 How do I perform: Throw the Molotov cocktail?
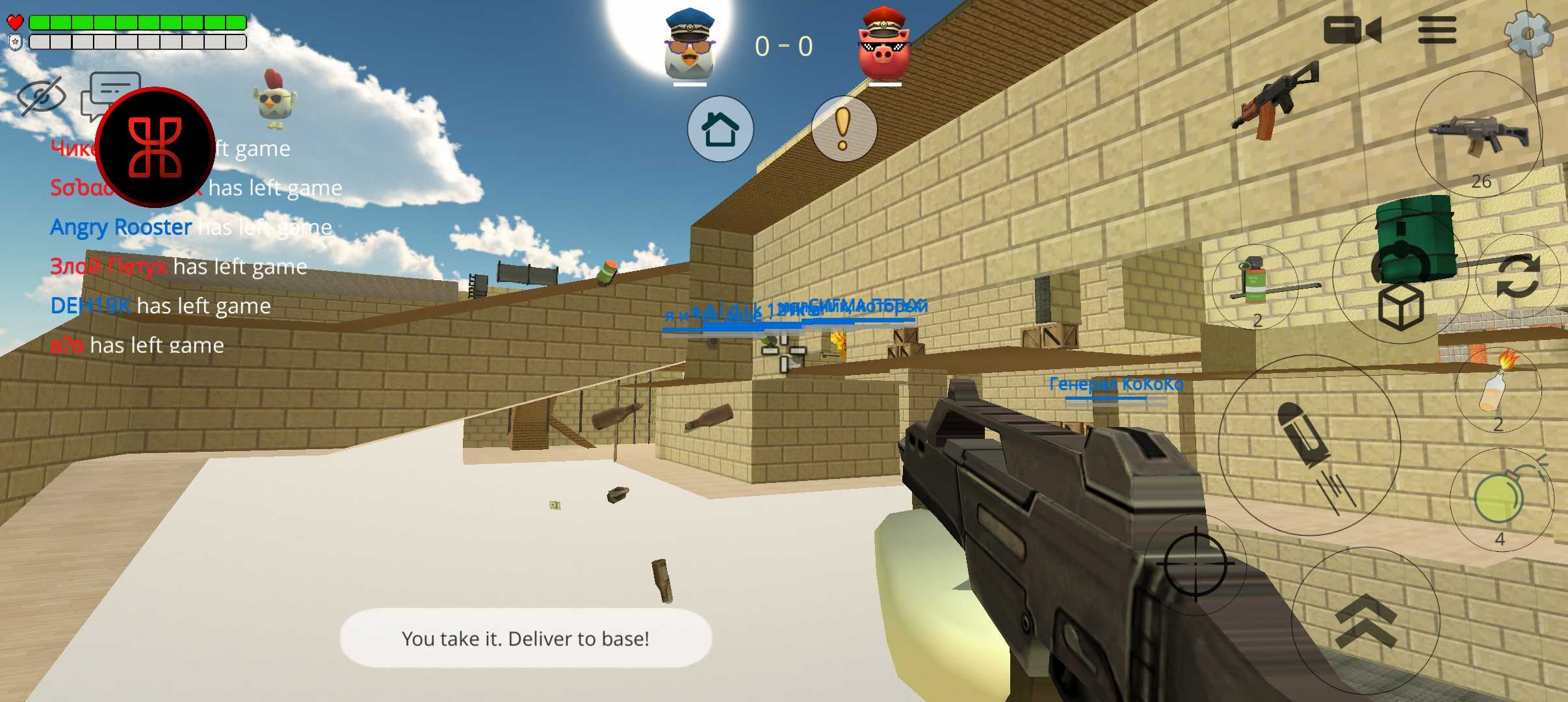tap(1498, 390)
